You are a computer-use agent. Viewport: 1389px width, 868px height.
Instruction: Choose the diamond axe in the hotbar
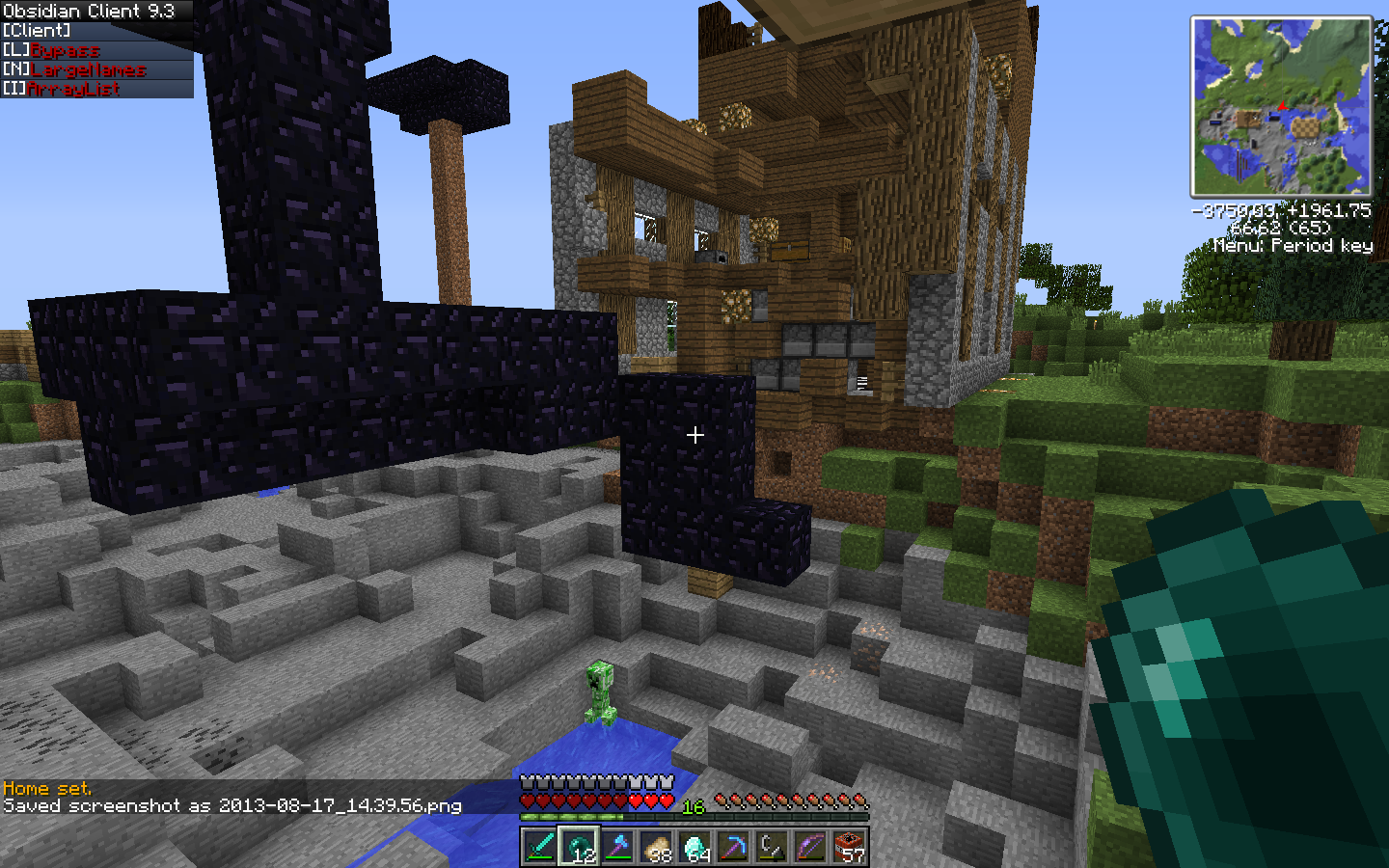(617, 847)
